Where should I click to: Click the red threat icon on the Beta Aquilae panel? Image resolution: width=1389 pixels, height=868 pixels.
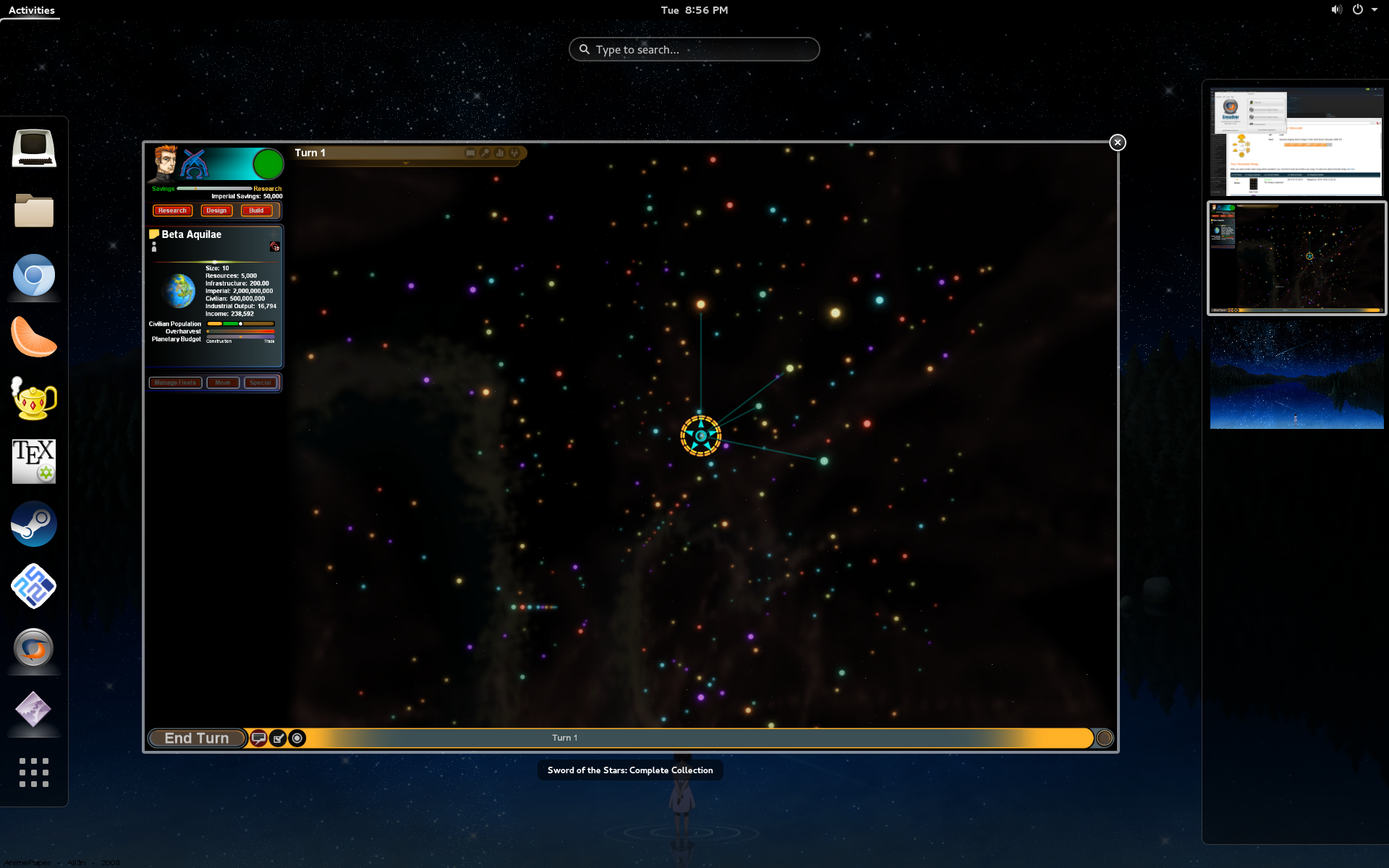274,247
